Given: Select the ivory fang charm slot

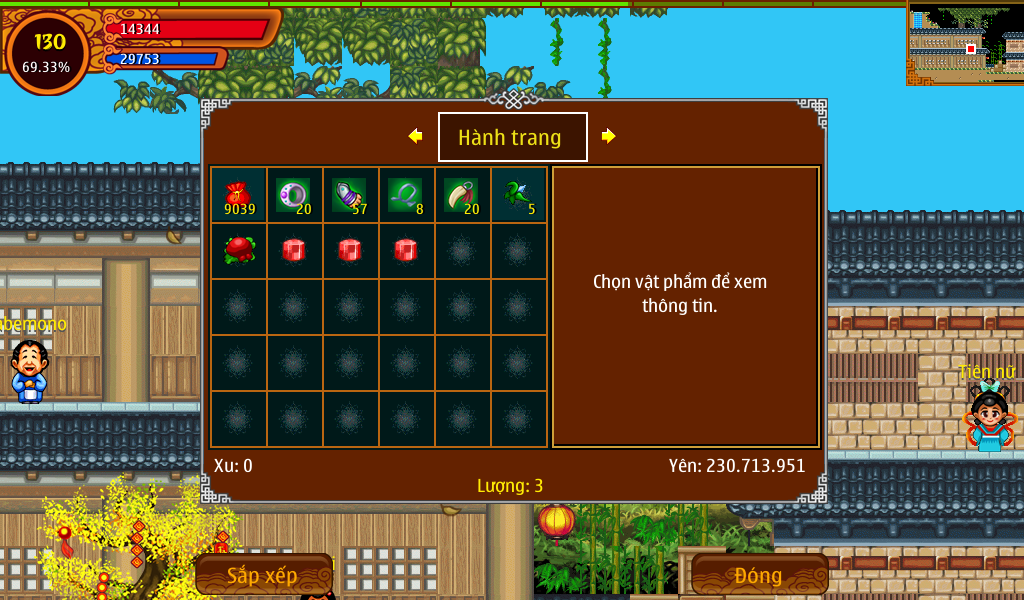Looking at the screenshot, I should tap(462, 195).
